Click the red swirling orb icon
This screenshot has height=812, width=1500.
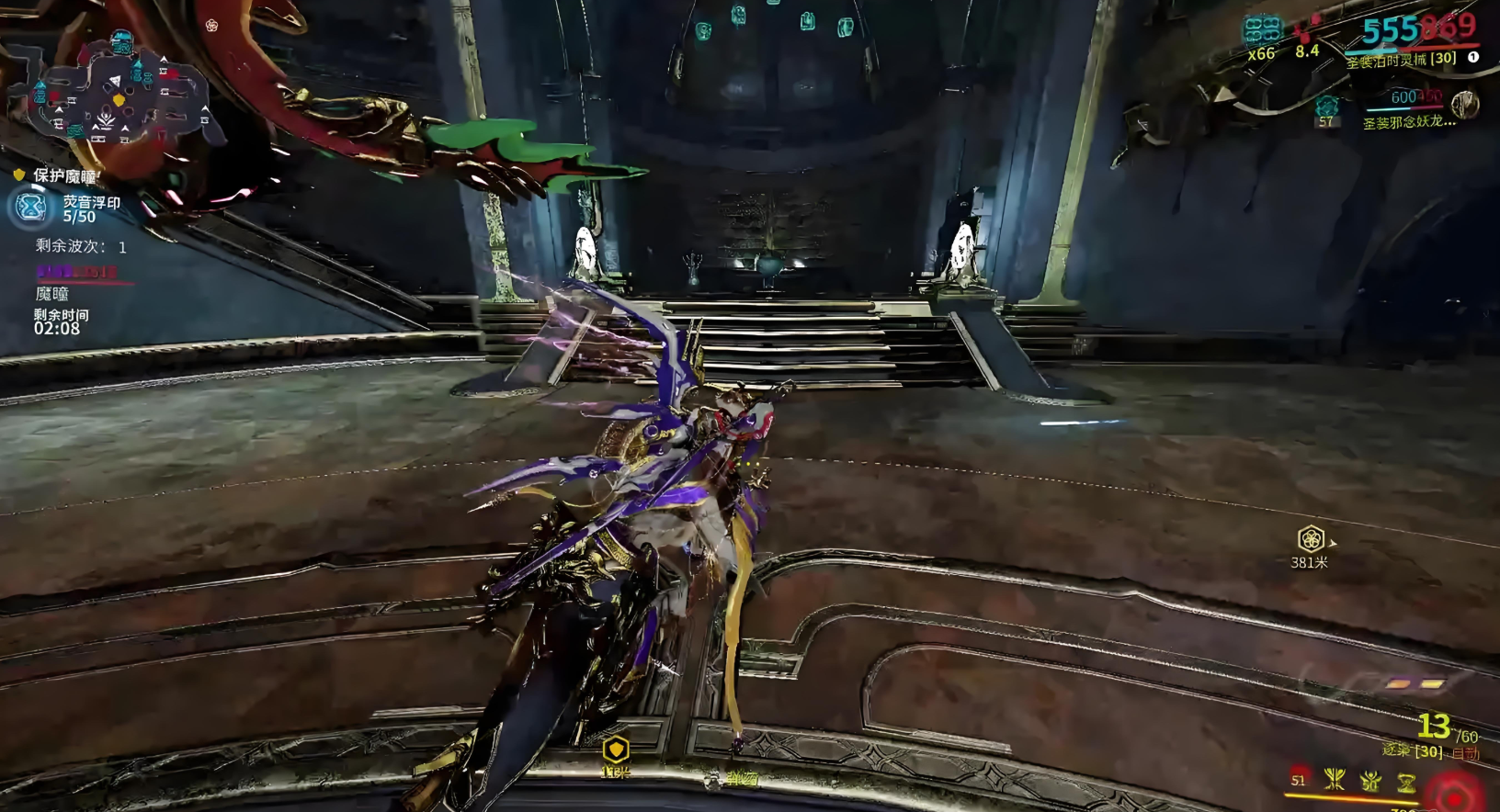click(x=1454, y=795)
